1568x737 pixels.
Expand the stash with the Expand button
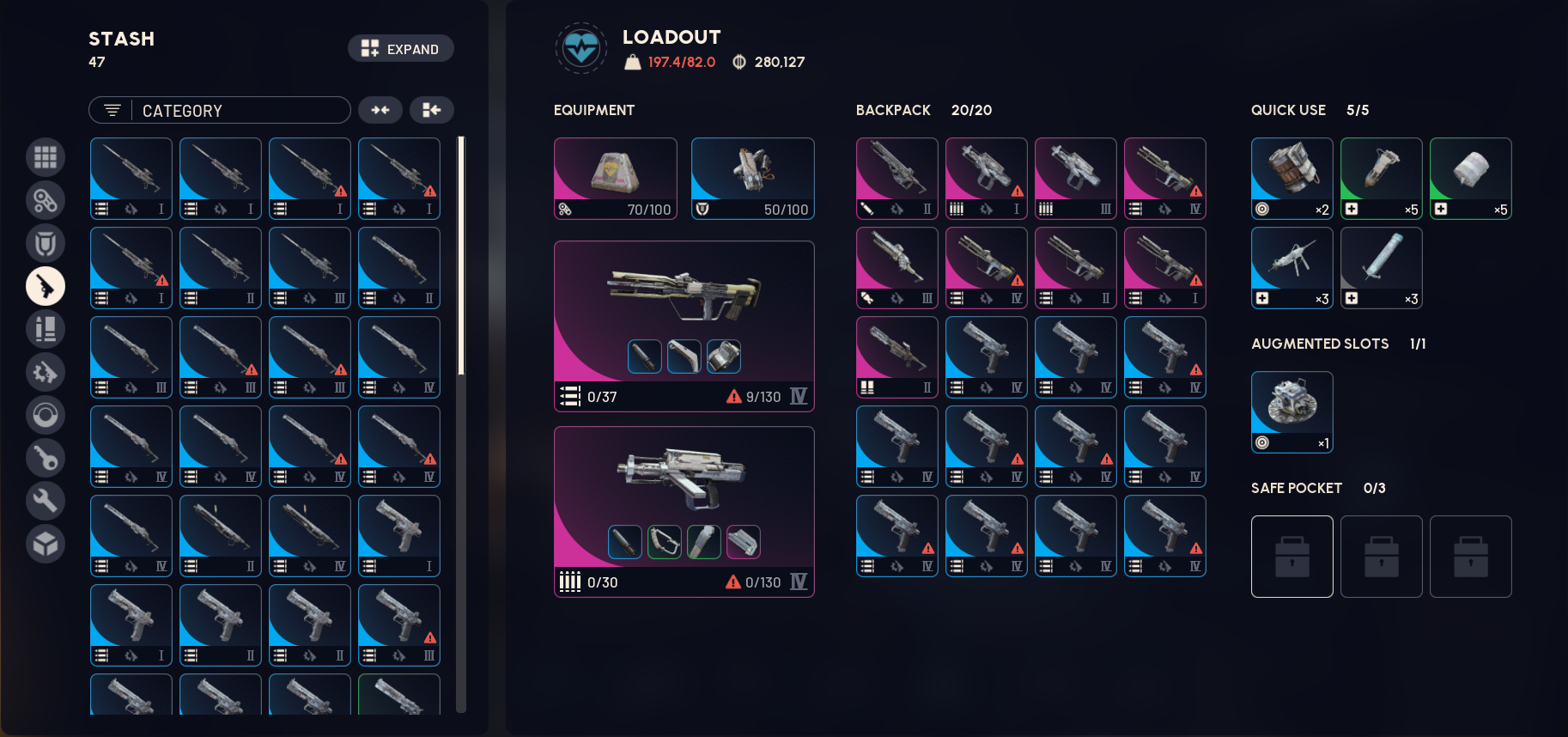(x=400, y=48)
